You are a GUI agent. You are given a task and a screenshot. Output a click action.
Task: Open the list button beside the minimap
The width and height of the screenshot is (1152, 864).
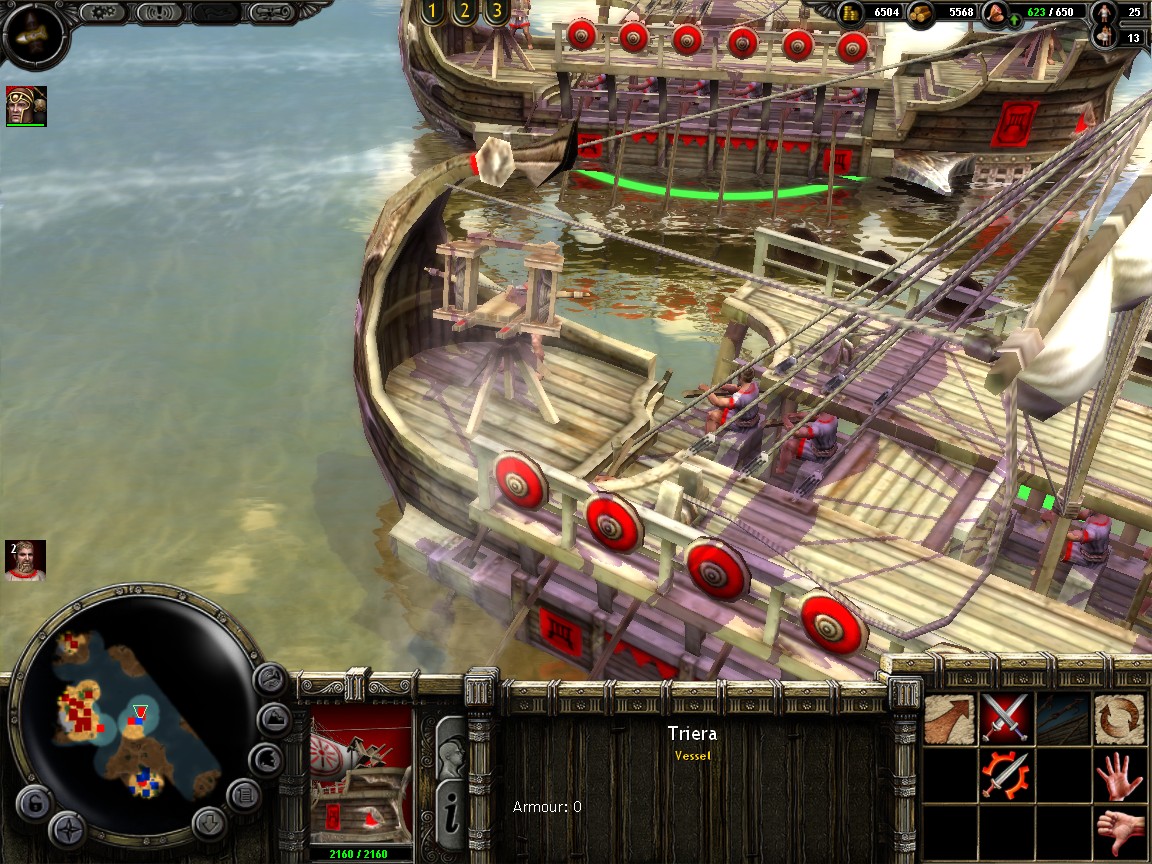[x=242, y=797]
